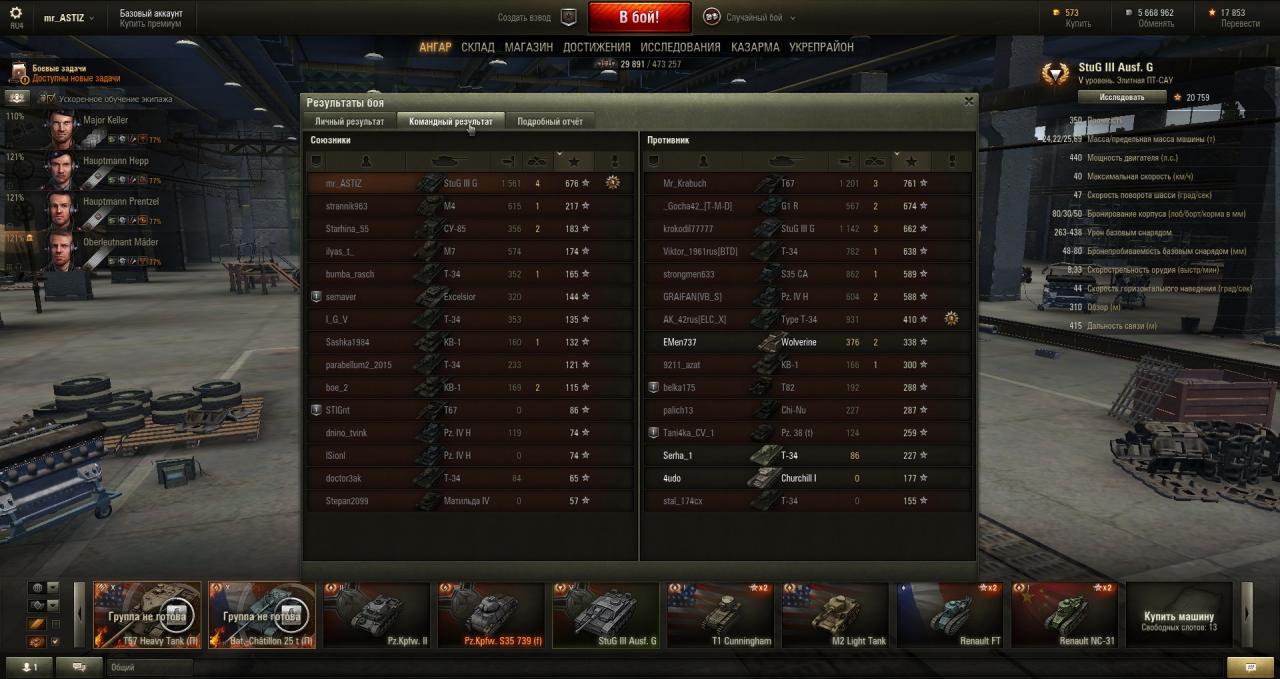Switch to the Личный результат tab

pyautogui.click(x=349, y=121)
